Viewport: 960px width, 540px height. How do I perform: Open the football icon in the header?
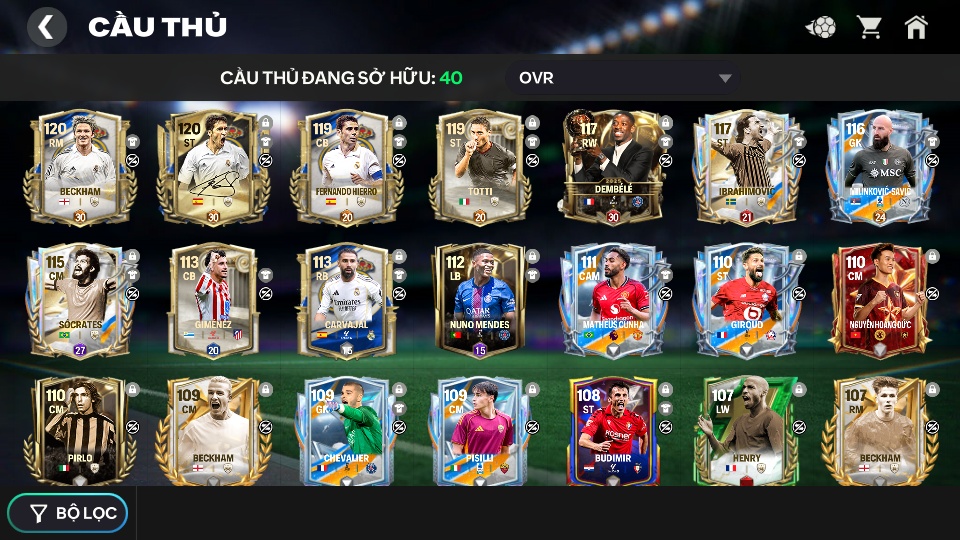(x=821, y=27)
